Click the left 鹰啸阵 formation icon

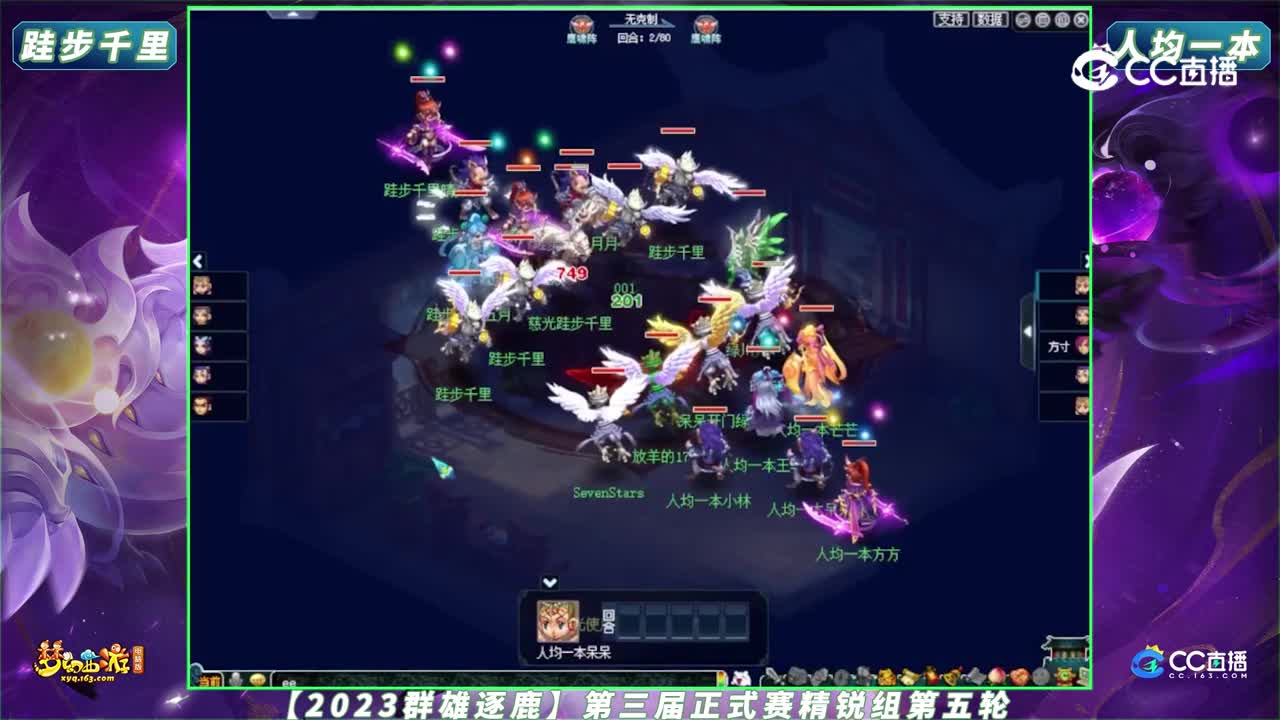pos(580,26)
